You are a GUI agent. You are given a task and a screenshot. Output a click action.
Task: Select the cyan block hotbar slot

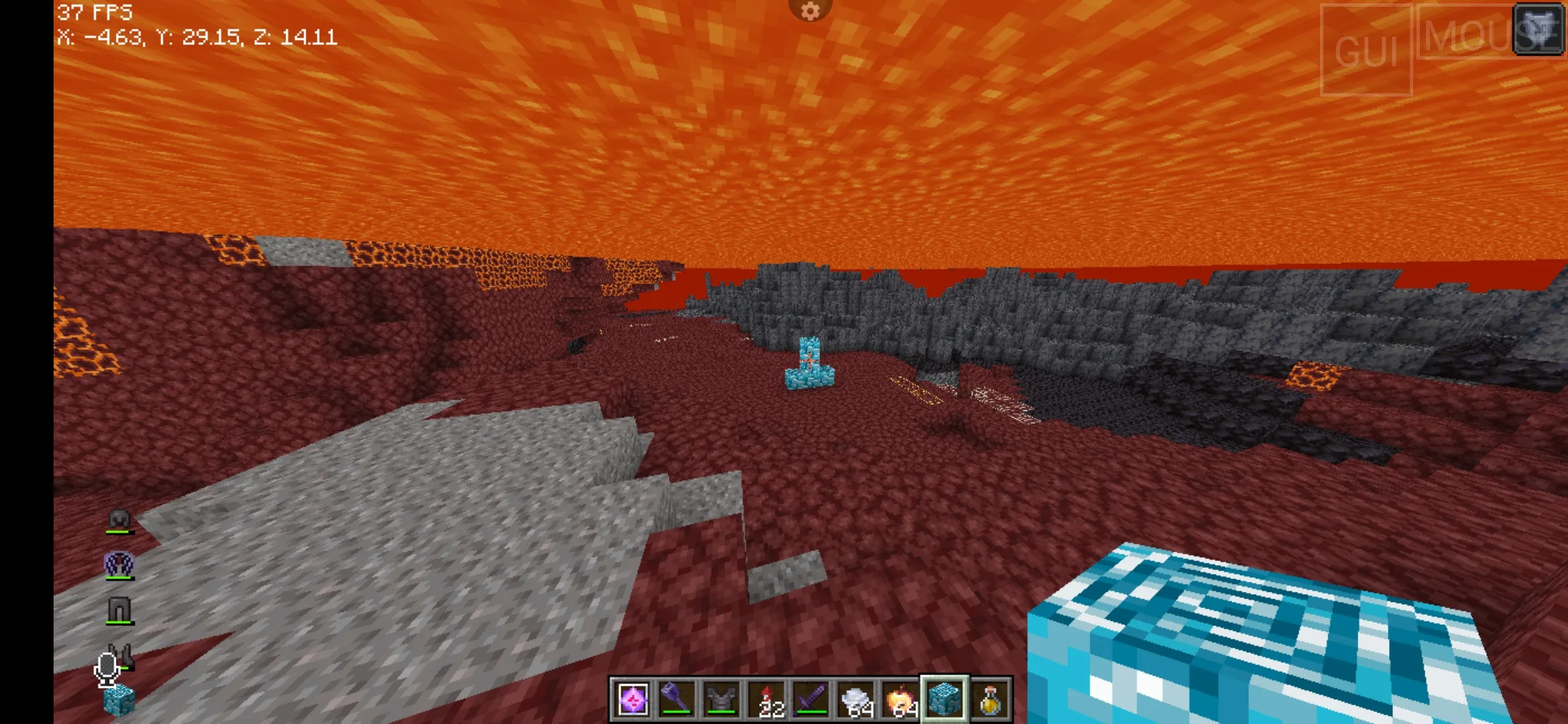[945, 700]
